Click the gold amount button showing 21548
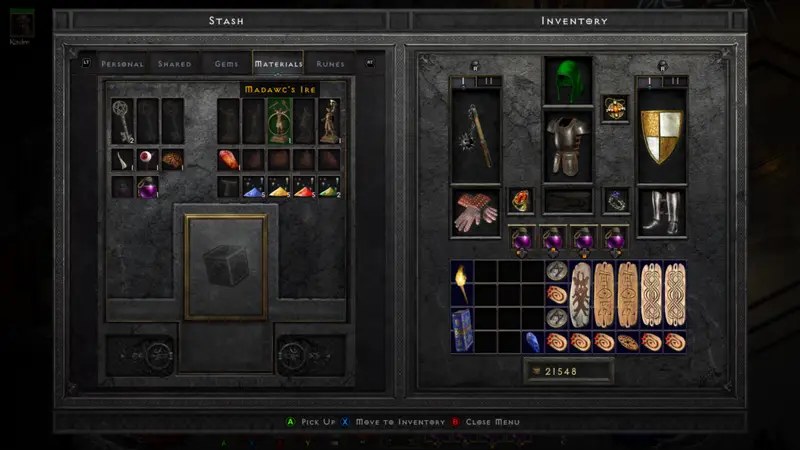This screenshot has height=450, width=800. [x=568, y=372]
